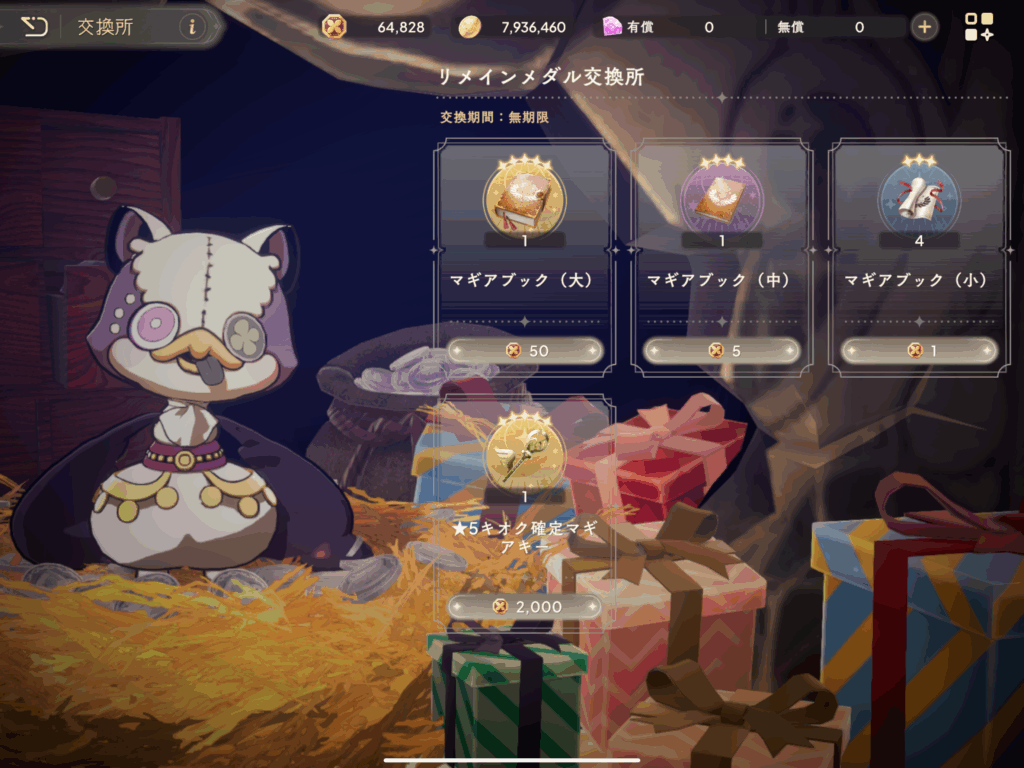
Task: Open the four-square main menu icon
Action: (979, 27)
